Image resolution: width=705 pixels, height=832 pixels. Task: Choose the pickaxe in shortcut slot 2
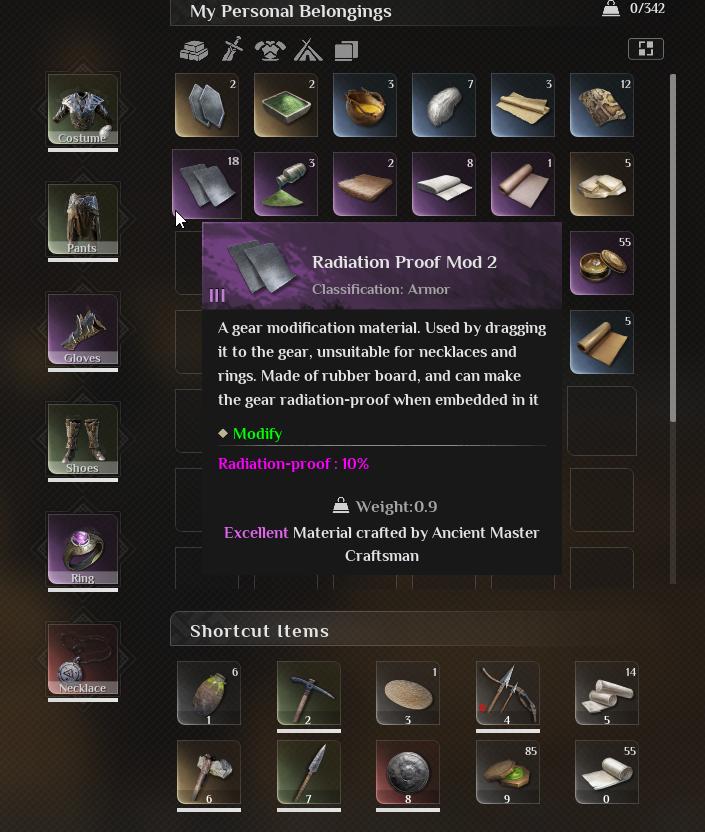308,692
